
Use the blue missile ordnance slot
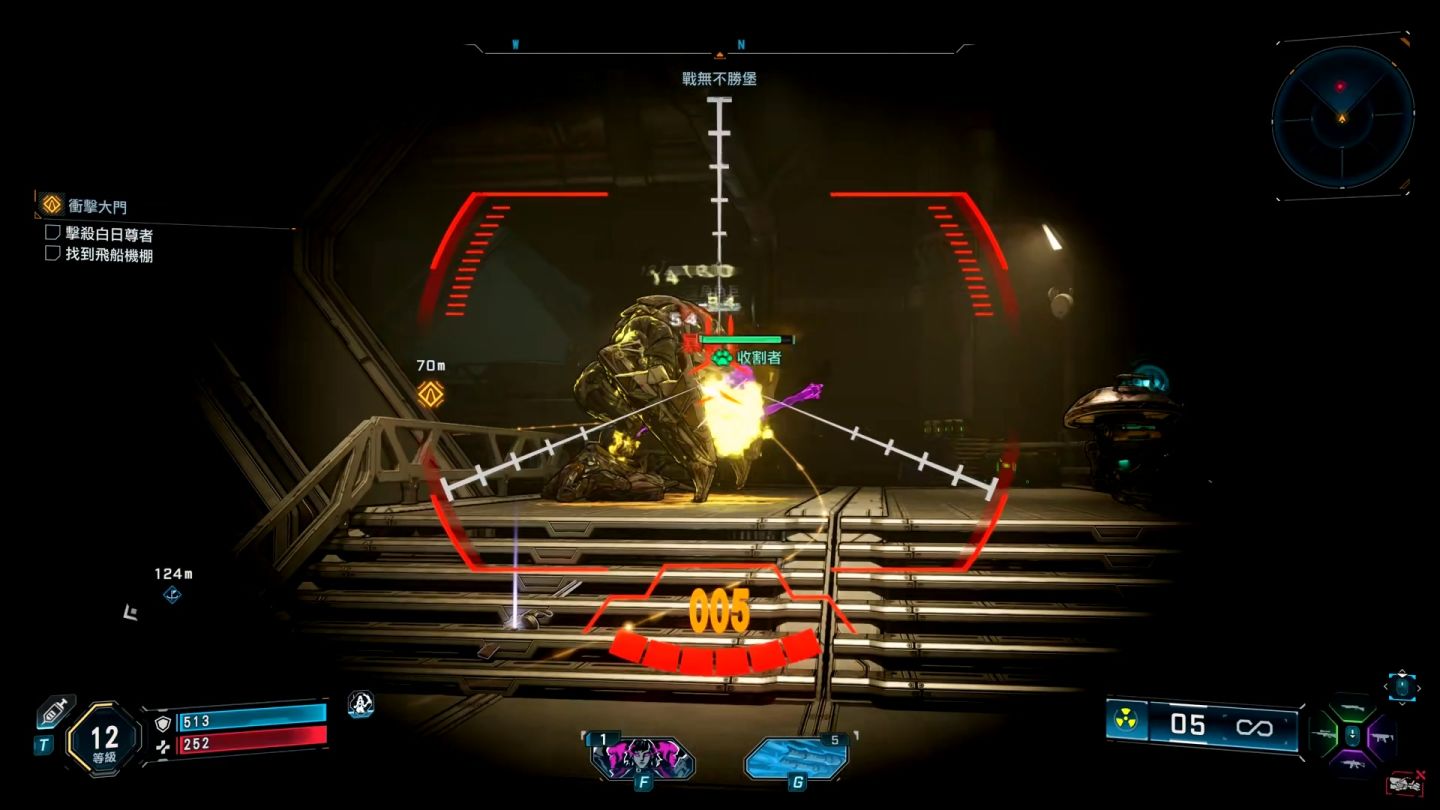coord(797,757)
